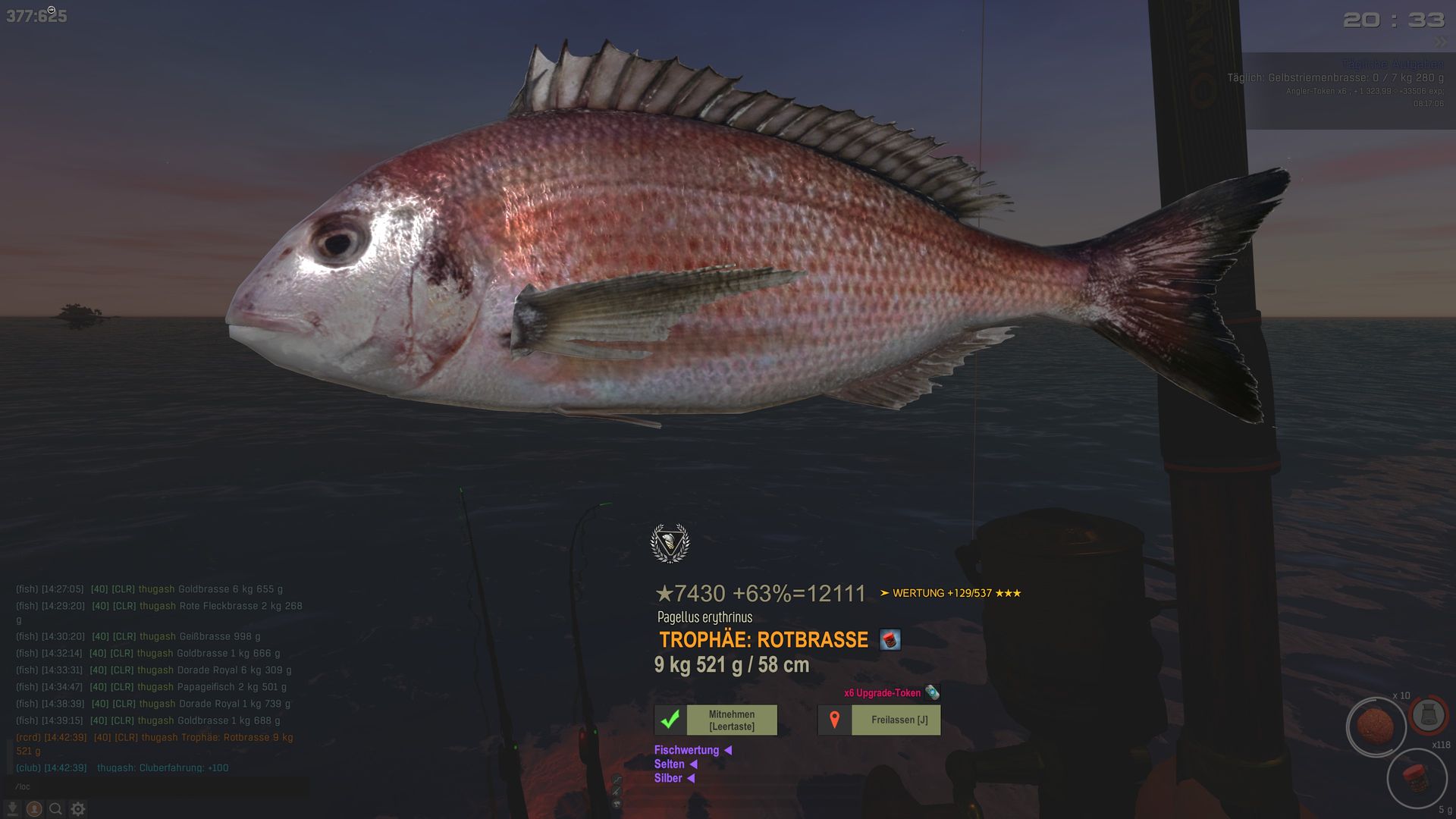Keep the fish with the Mitnehmen button
Viewport: 1456px width, 819px height.
(716, 720)
